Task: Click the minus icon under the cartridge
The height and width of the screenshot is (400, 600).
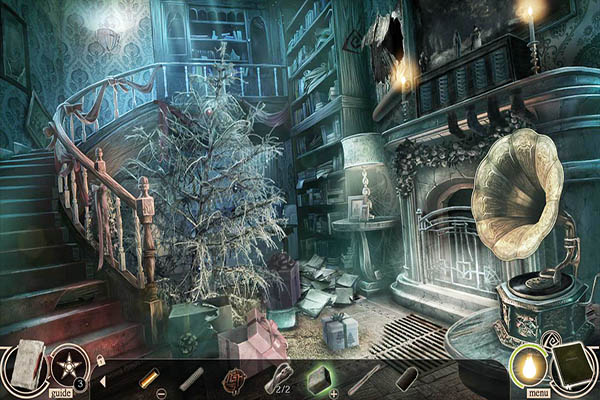Action: 162,393
